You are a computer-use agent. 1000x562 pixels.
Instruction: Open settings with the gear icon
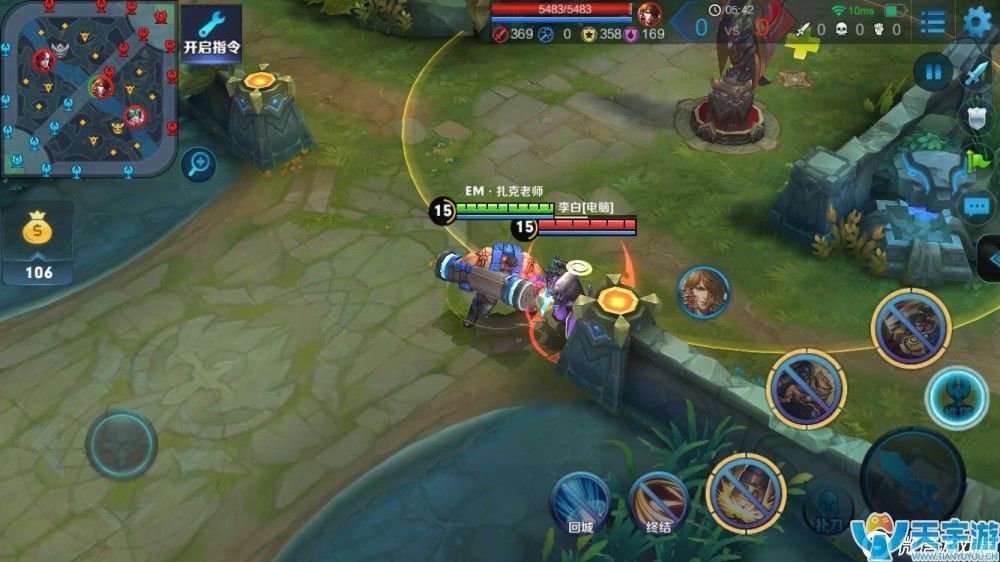pyautogui.click(x=977, y=22)
